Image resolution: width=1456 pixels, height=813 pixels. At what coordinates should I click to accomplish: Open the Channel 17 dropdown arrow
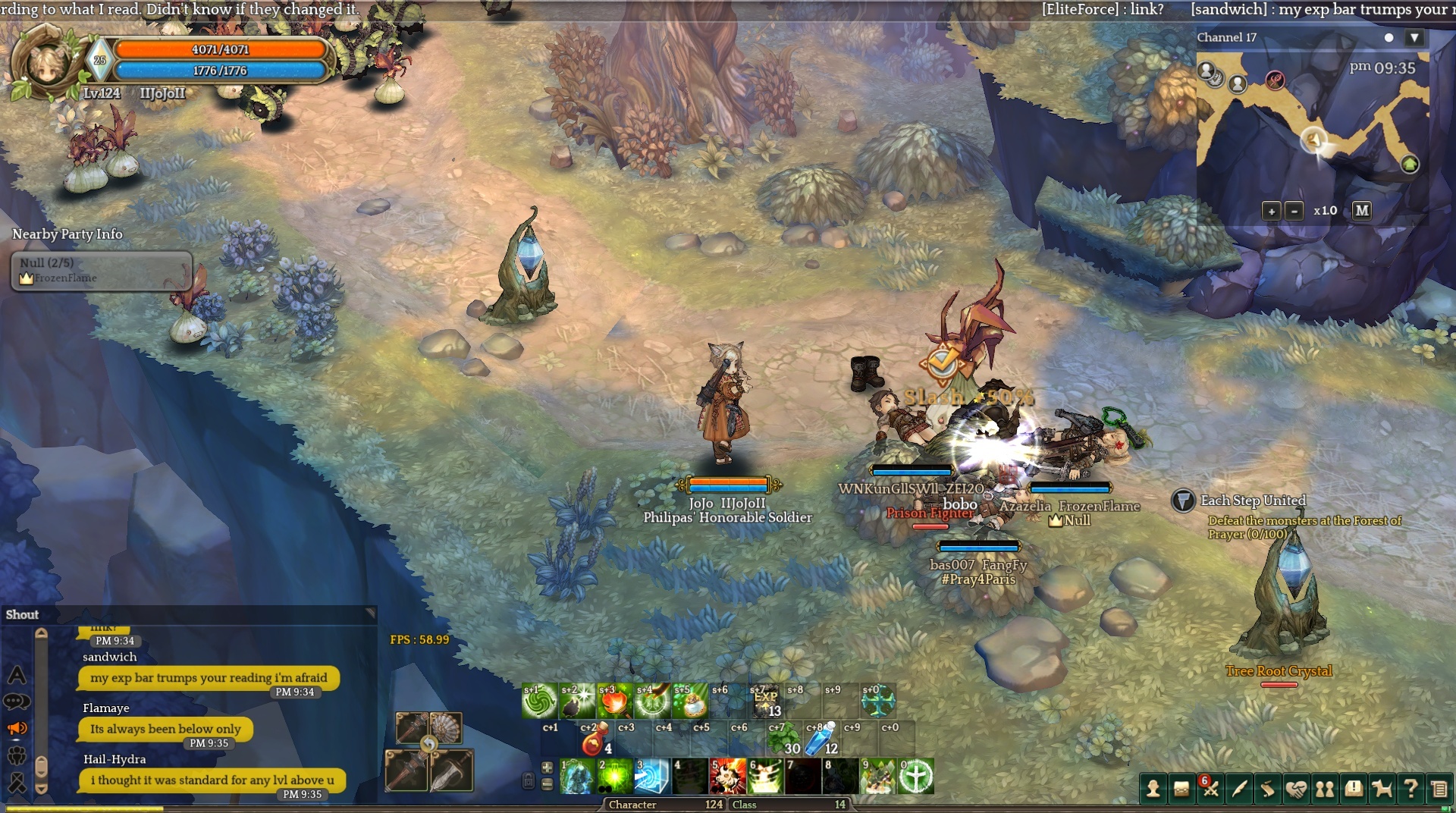pos(1414,37)
